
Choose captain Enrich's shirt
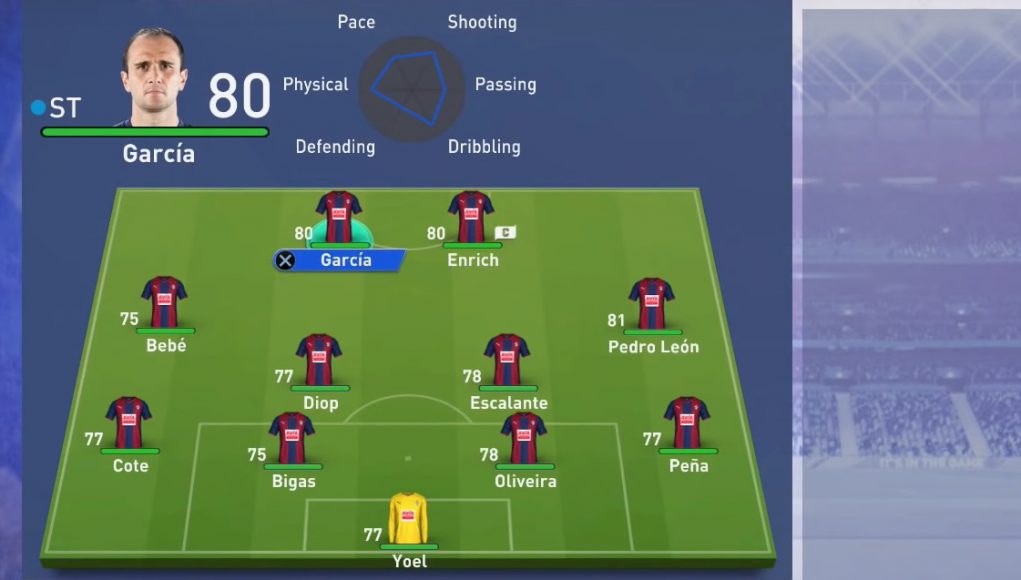[x=471, y=216]
